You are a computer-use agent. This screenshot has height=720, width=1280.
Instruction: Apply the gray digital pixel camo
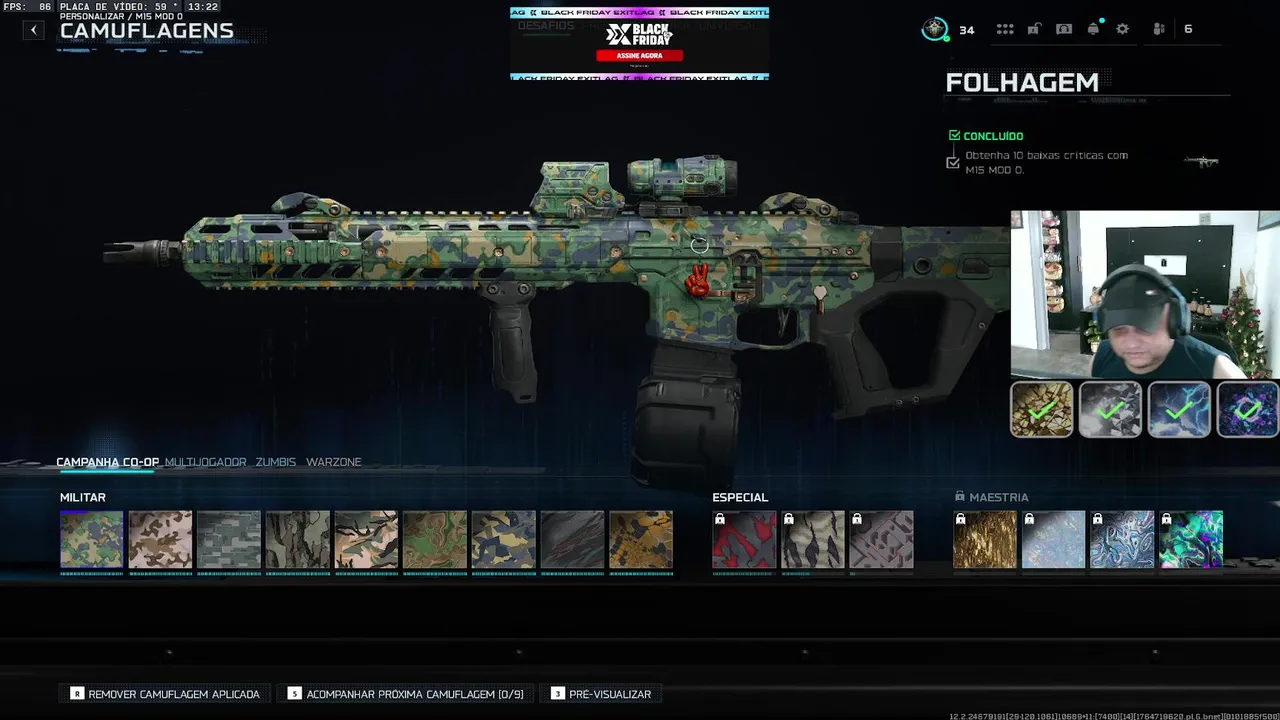229,540
